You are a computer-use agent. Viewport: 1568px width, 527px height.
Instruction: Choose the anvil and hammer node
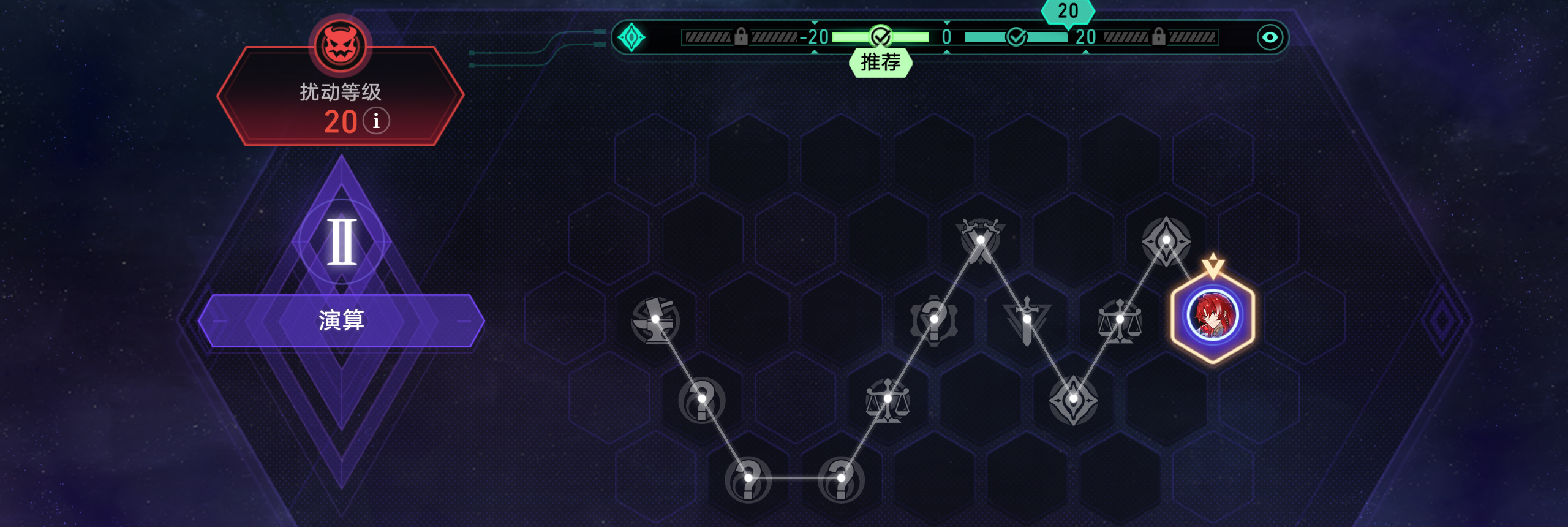655,320
